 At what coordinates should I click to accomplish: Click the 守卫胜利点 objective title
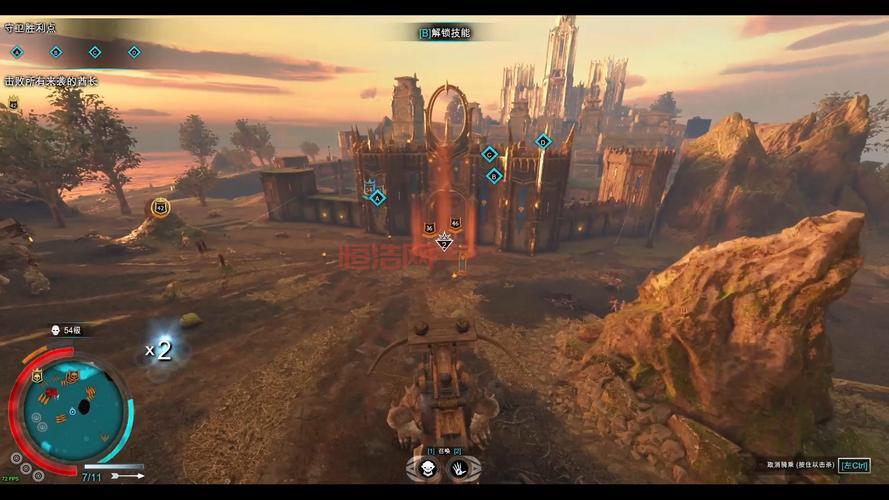[30, 29]
